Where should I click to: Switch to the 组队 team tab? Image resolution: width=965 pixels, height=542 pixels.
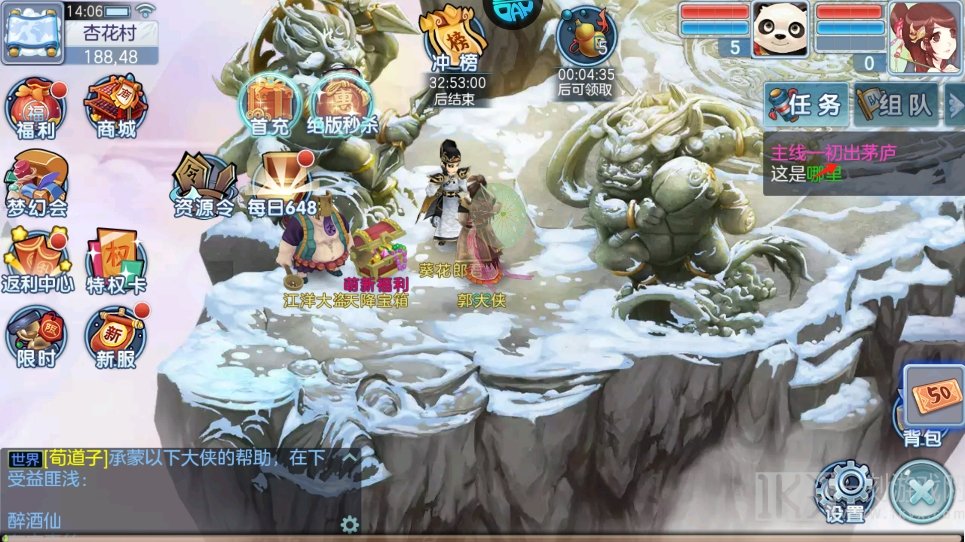point(896,105)
